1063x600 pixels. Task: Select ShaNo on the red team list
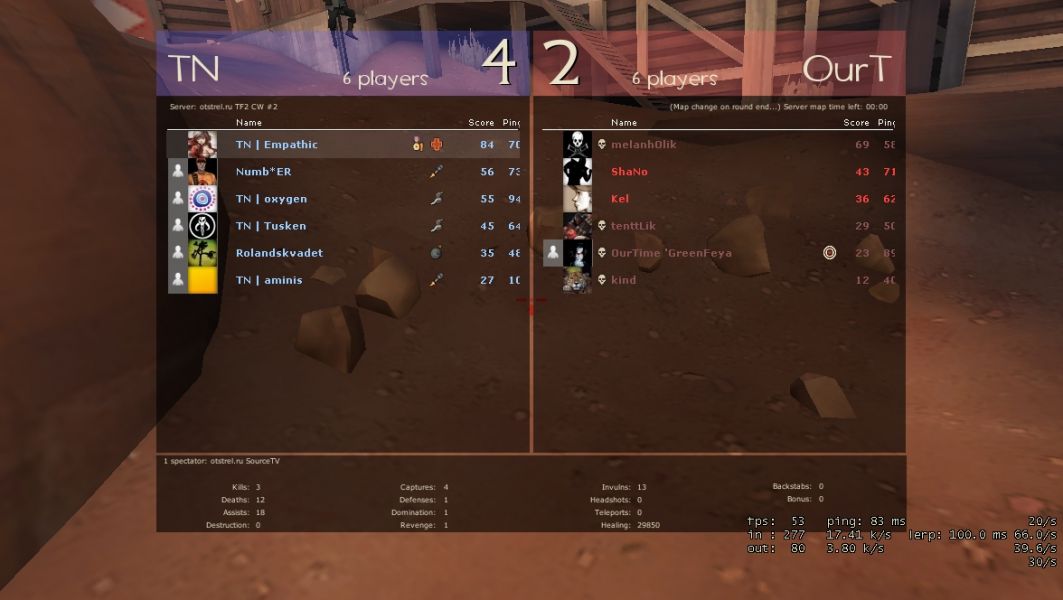pos(629,172)
